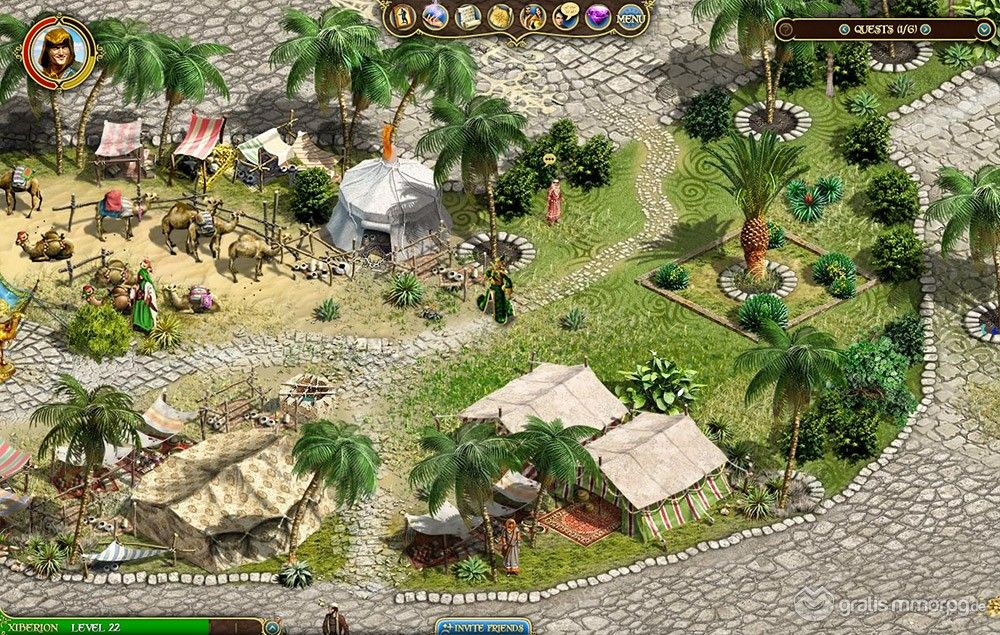Open the character silhouette book icon
The image size is (1000, 635).
click(x=404, y=16)
